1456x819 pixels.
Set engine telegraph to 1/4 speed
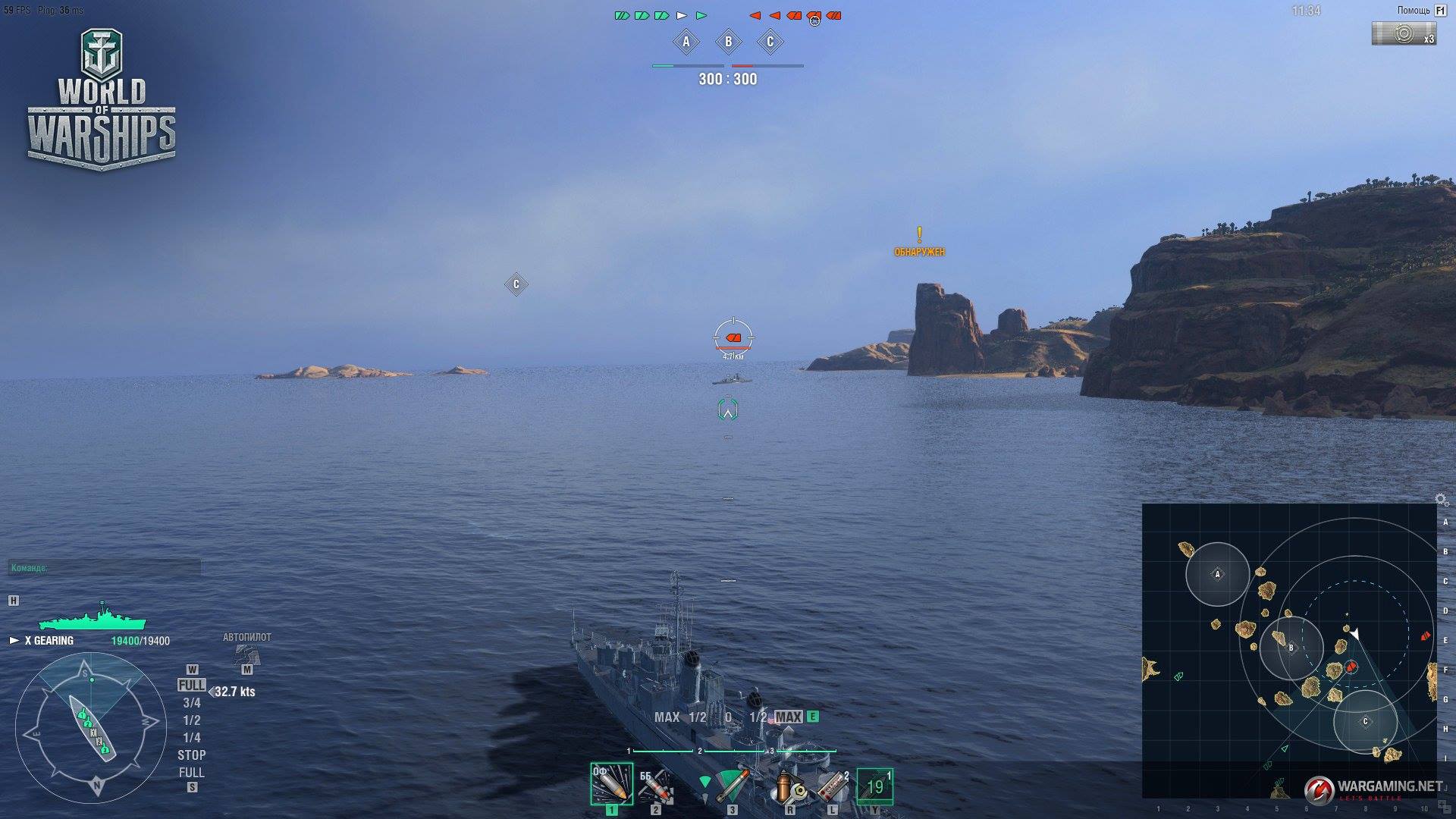pyautogui.click(x=191, y=738)
